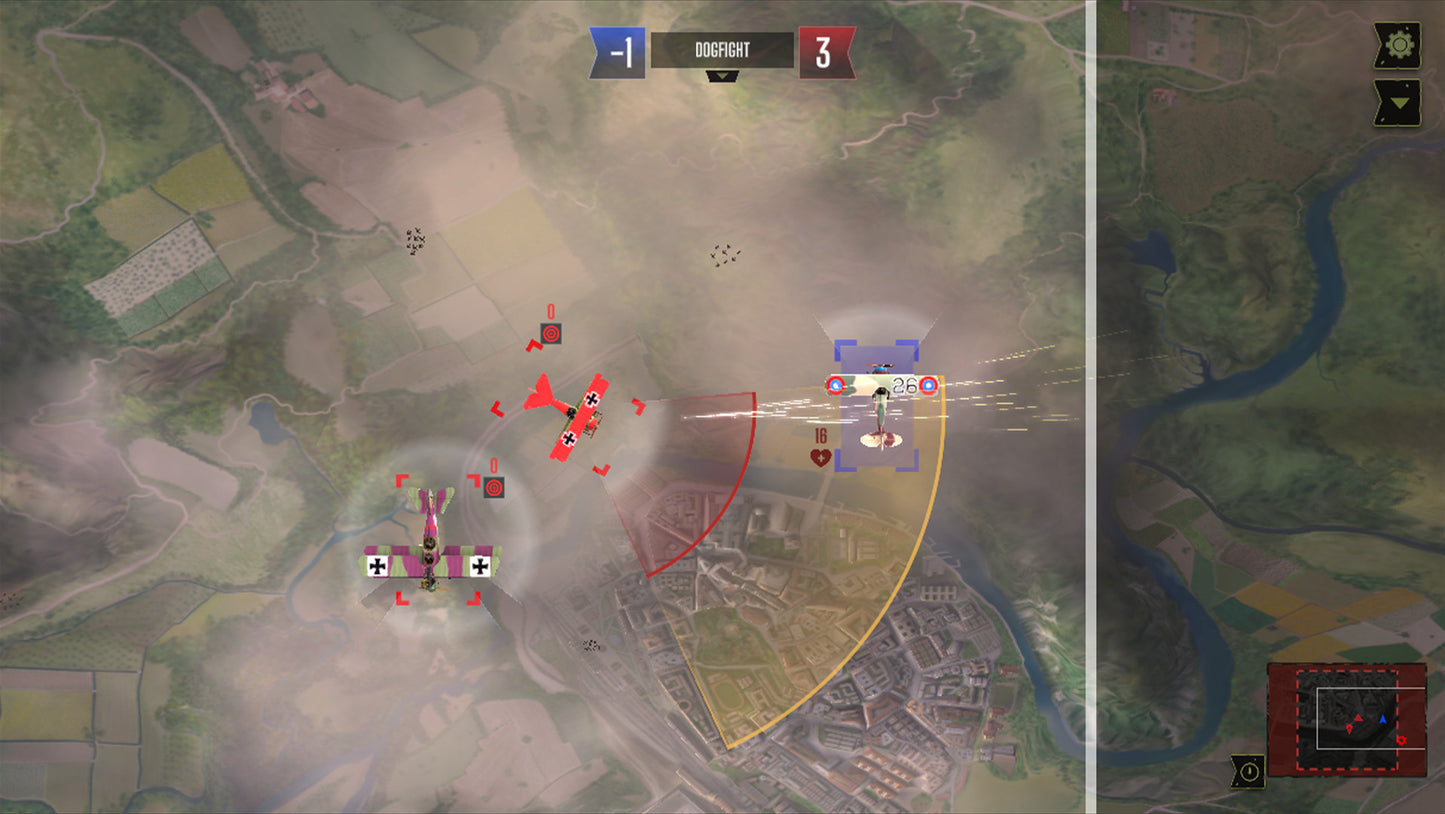Image resolution: width=1445 pixels, height=814 pixels.
Task: Select the blue-bracketed player biplane
Action: [x=877, y=404]
